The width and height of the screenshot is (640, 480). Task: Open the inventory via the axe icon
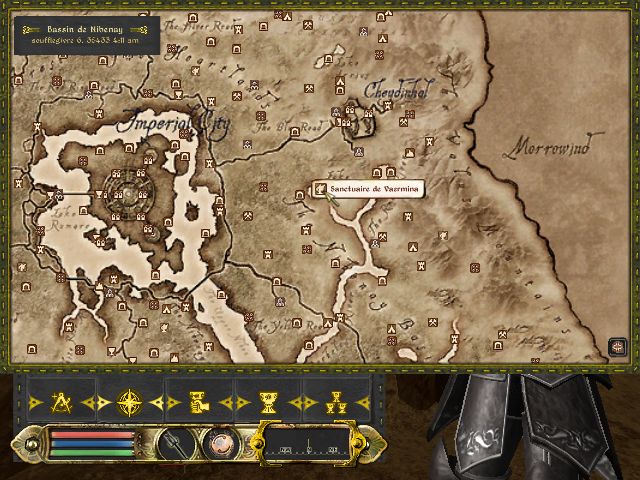(x=171, y=441)
